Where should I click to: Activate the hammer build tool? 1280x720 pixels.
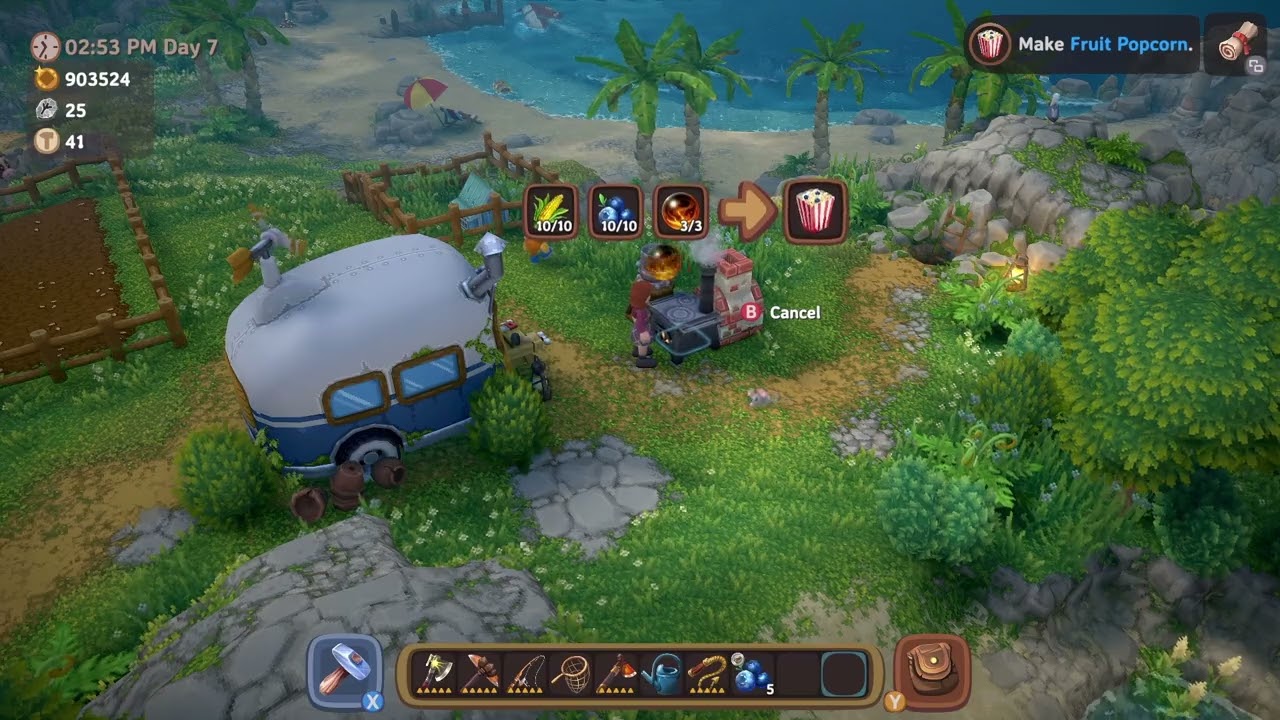(x=345, y=671)
